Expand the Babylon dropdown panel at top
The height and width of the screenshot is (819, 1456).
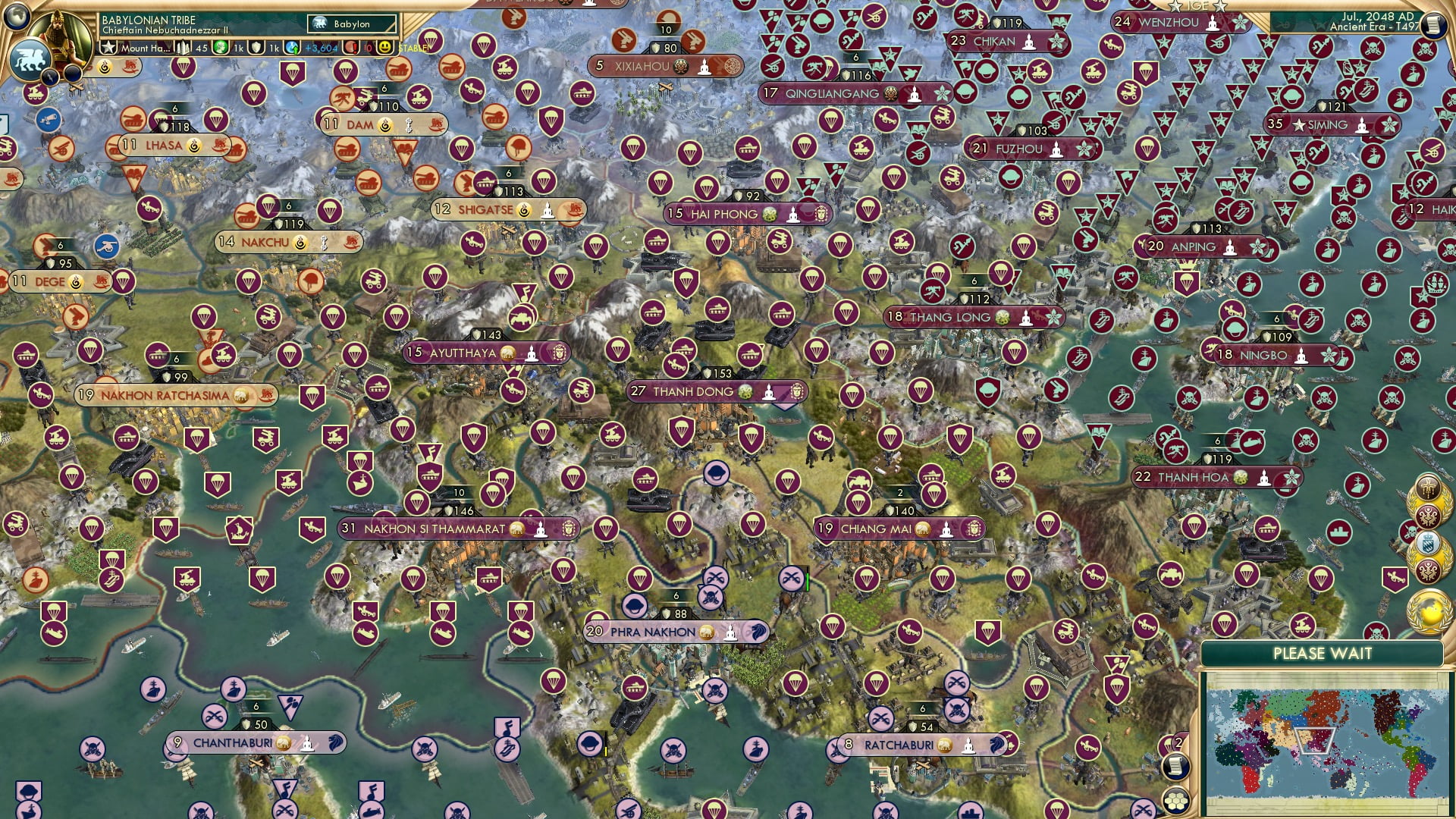353,24
